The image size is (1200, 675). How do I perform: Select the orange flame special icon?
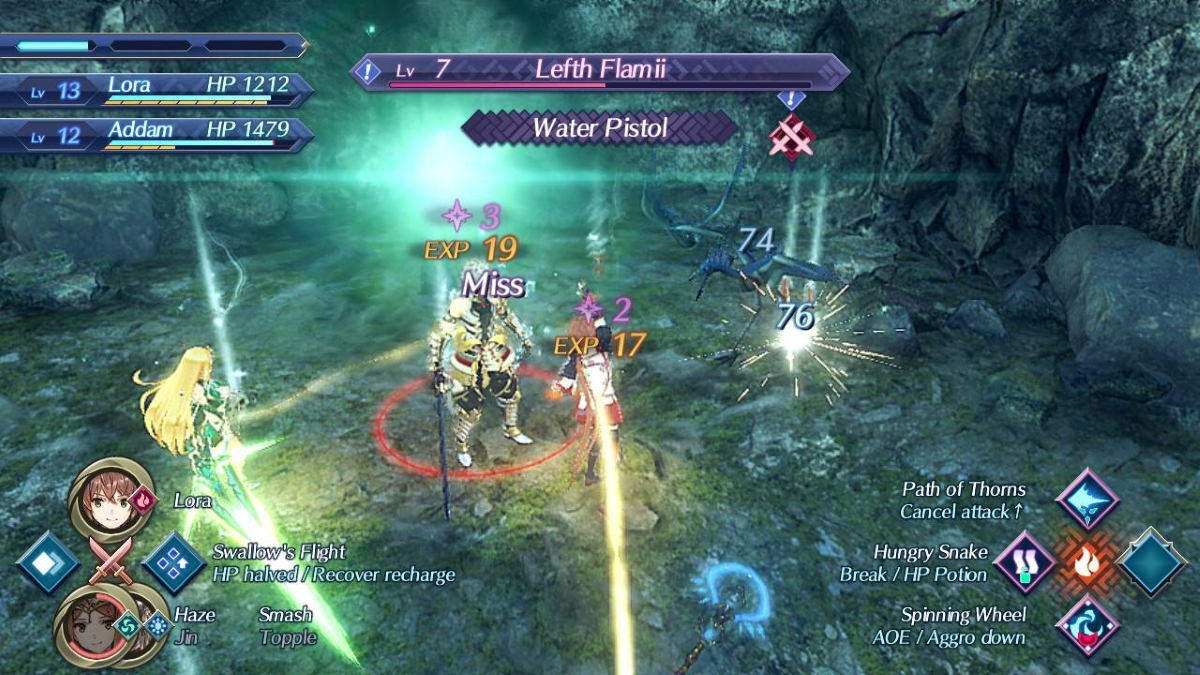[x=1088, y=562]
